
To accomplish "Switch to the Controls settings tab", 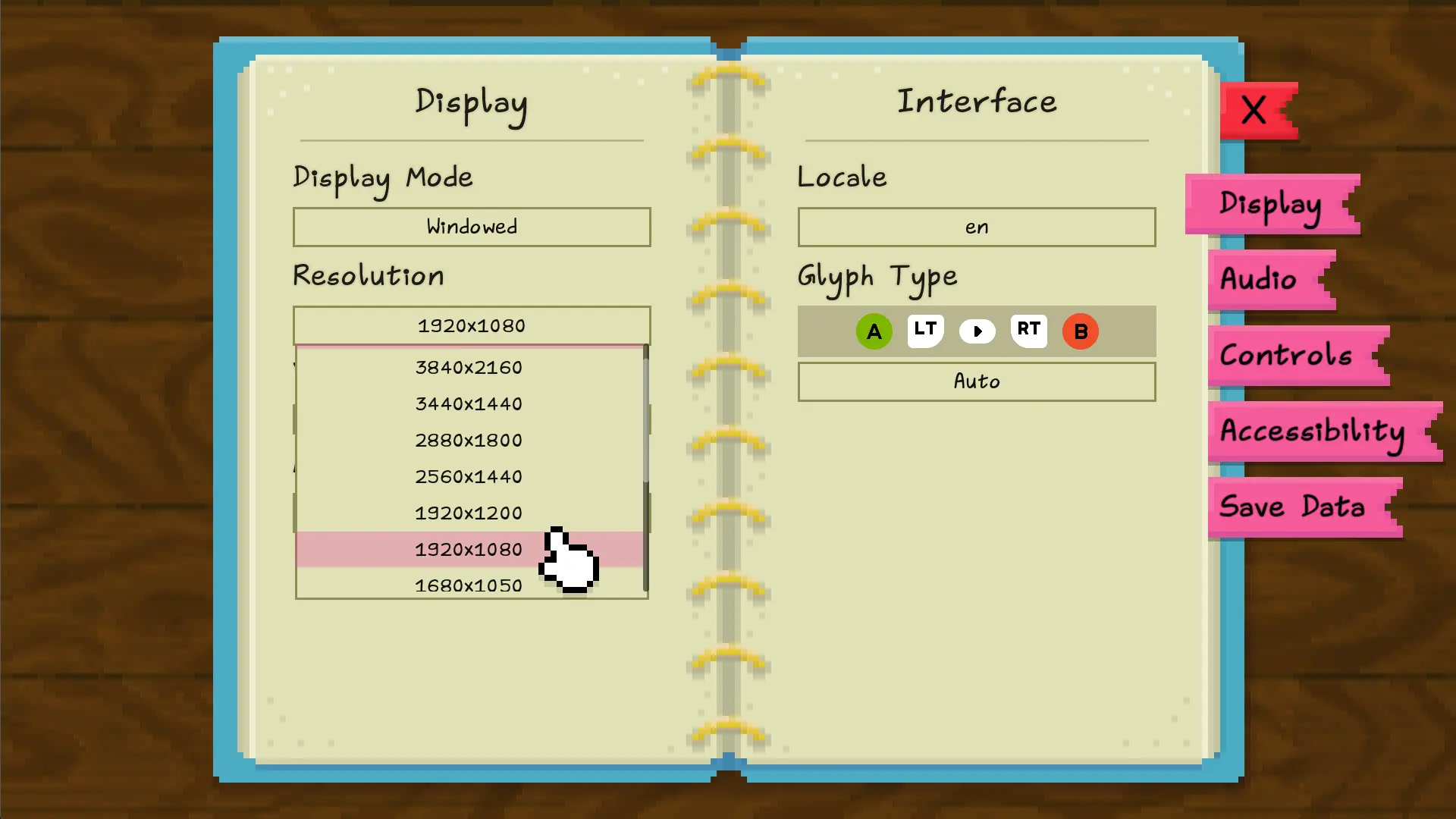I will click(x=1285, y=355).
